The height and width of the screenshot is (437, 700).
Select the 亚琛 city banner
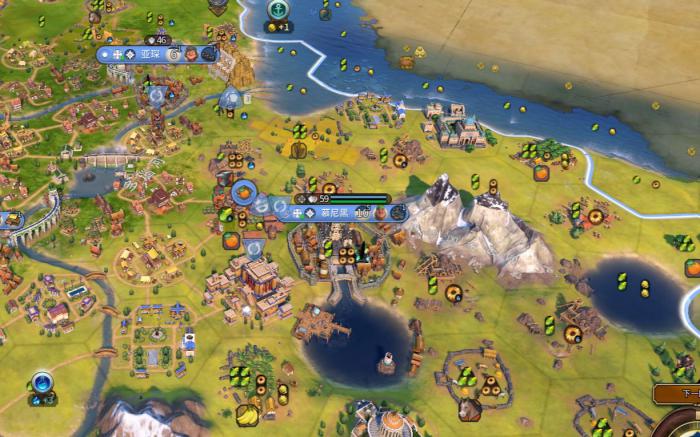152,54
